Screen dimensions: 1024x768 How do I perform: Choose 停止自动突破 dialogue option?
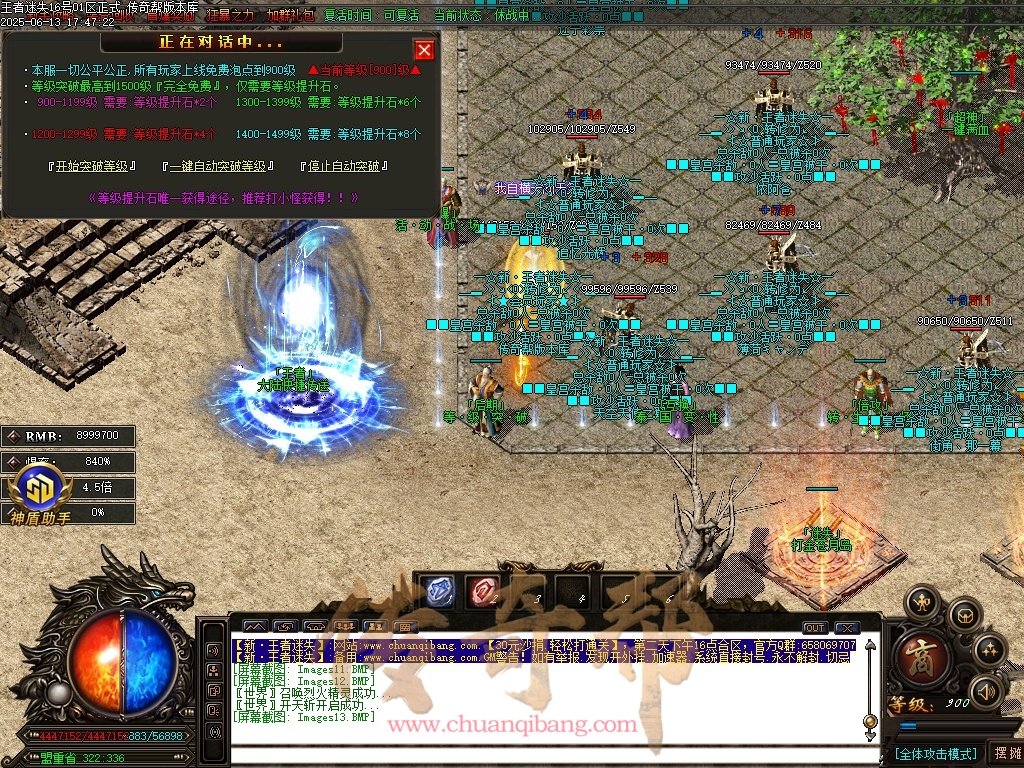(x=344, y=166)
